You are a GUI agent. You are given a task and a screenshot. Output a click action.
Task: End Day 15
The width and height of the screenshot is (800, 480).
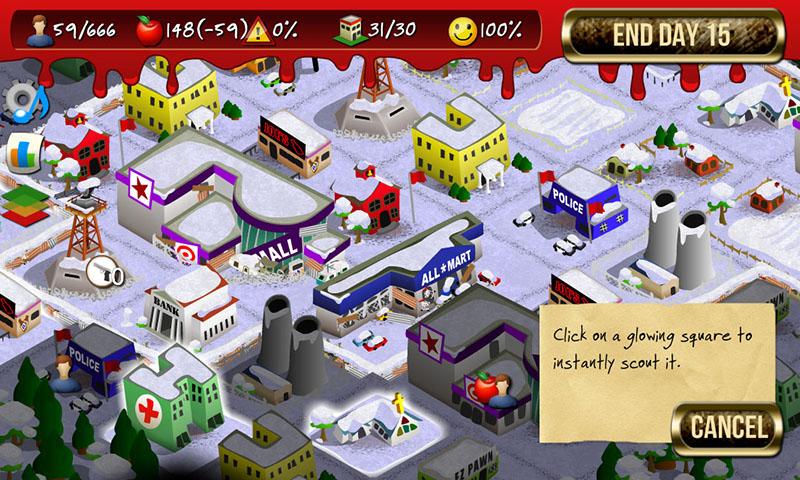(671, 34)
